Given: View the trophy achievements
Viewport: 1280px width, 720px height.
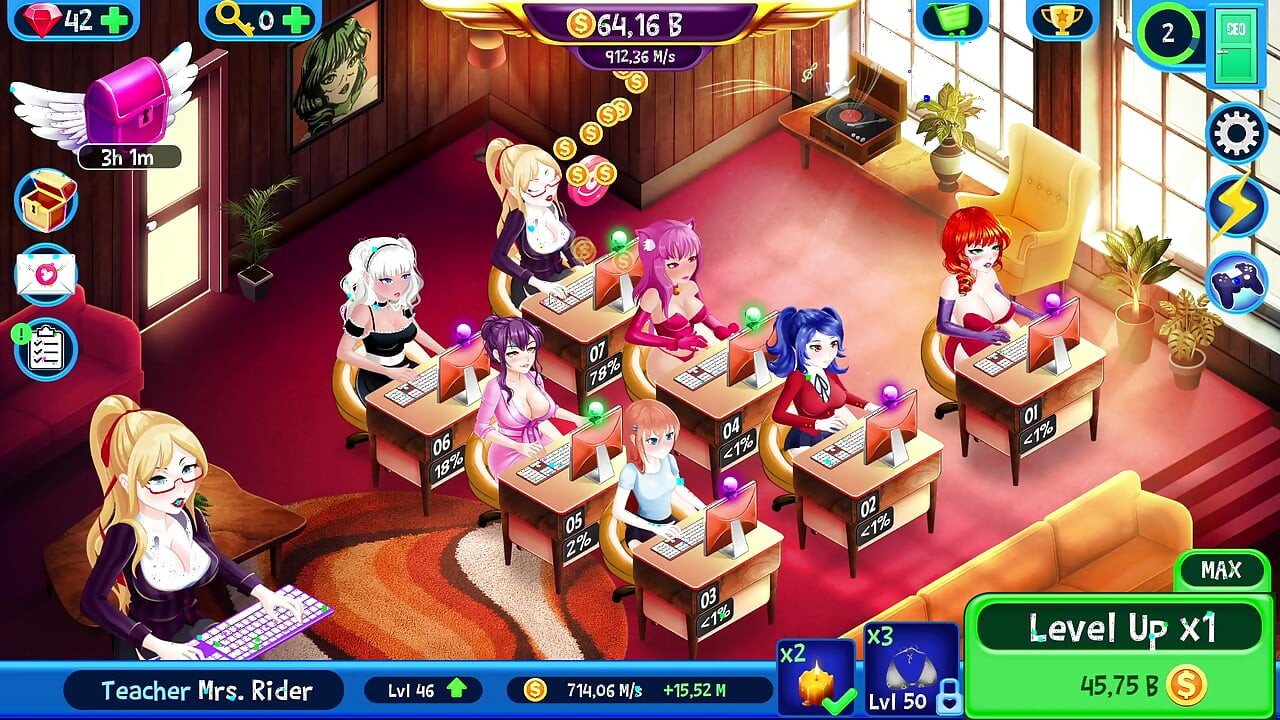Looking at the screenshot, I should pos(1061,18).
